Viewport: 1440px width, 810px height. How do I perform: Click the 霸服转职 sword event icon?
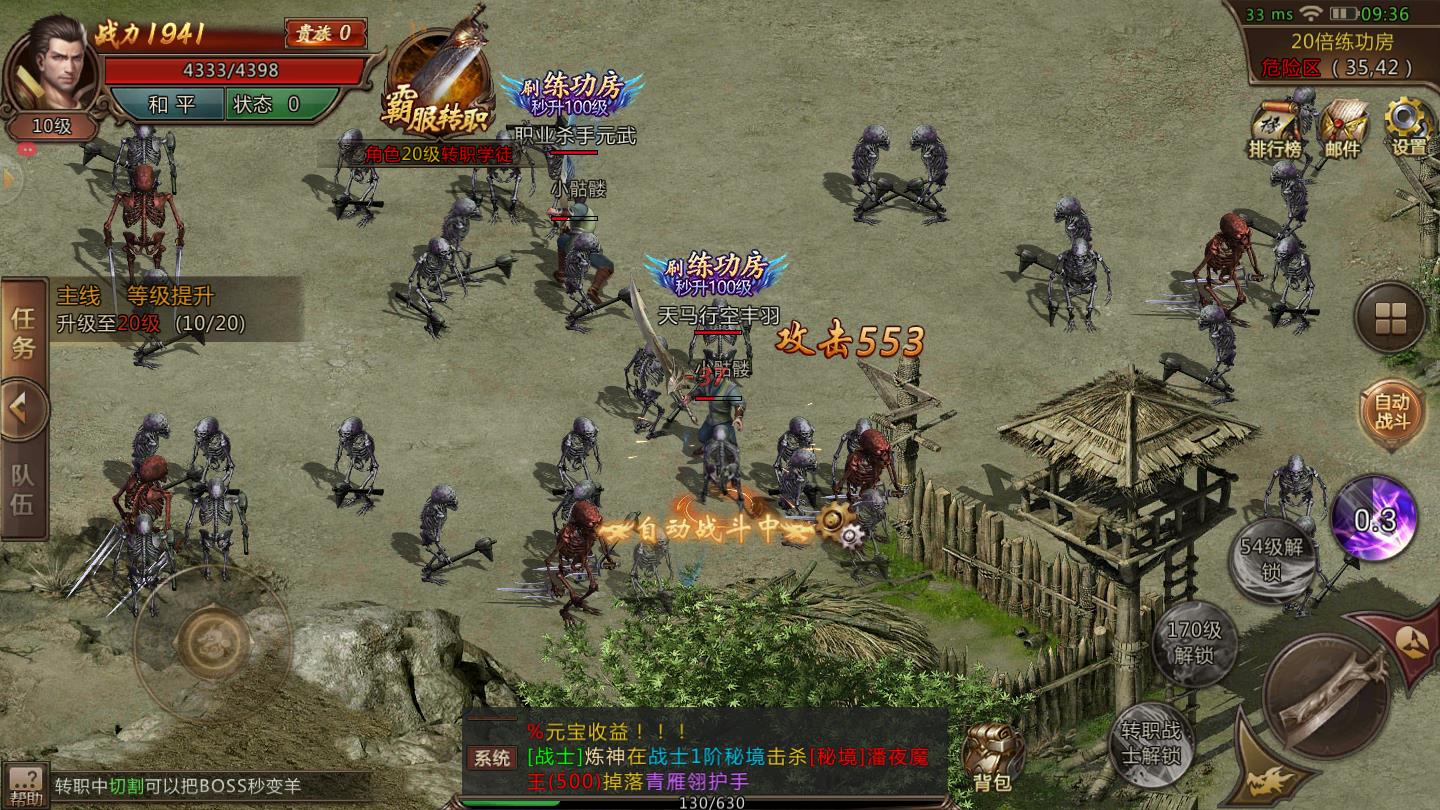[438, 85]
